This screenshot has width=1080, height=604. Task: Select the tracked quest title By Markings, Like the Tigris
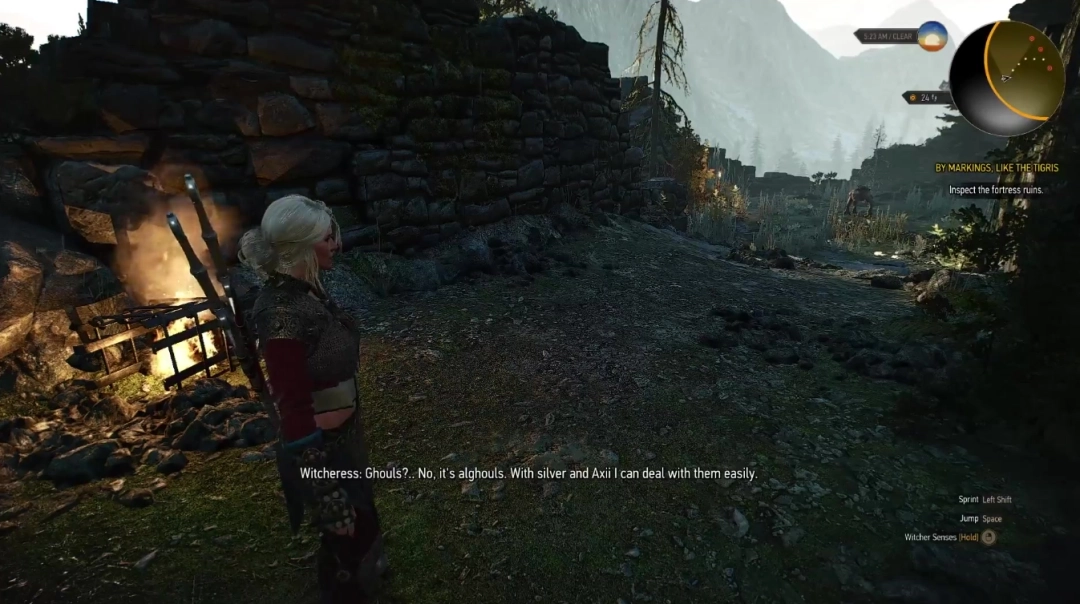pos(996,168)
